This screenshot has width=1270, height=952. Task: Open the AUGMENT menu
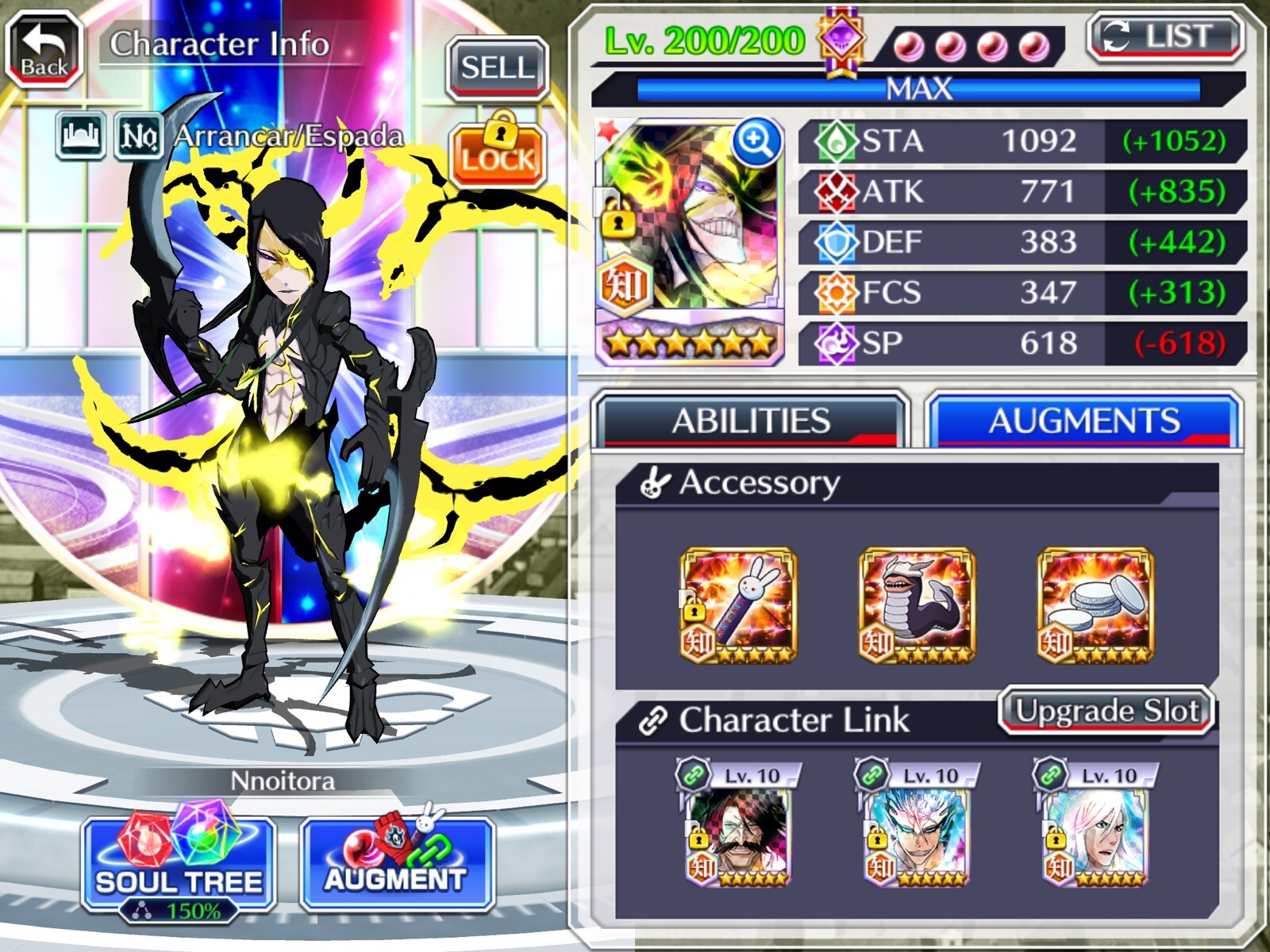point(397,866)
